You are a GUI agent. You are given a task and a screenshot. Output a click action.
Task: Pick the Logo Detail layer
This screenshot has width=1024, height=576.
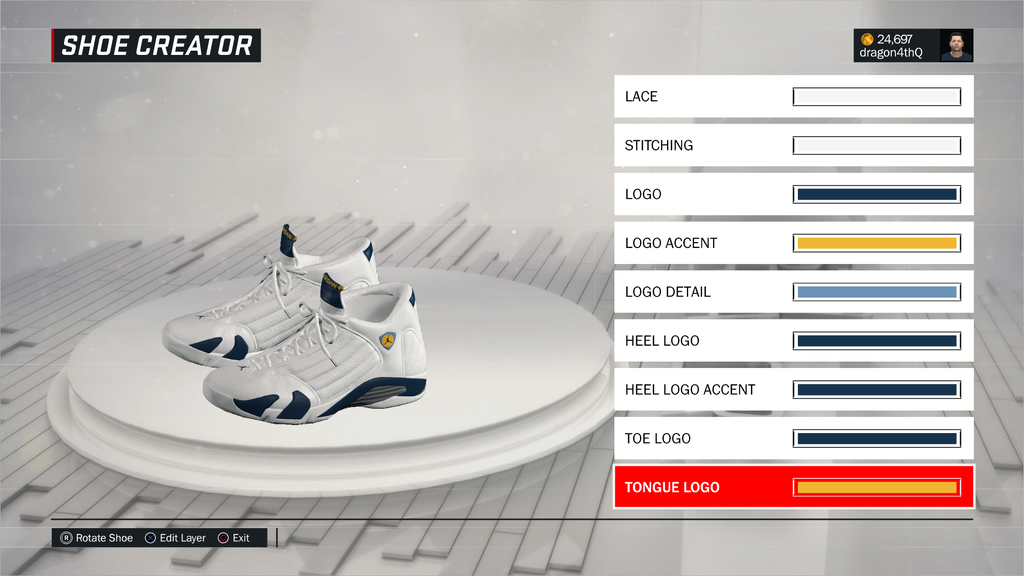793,292
